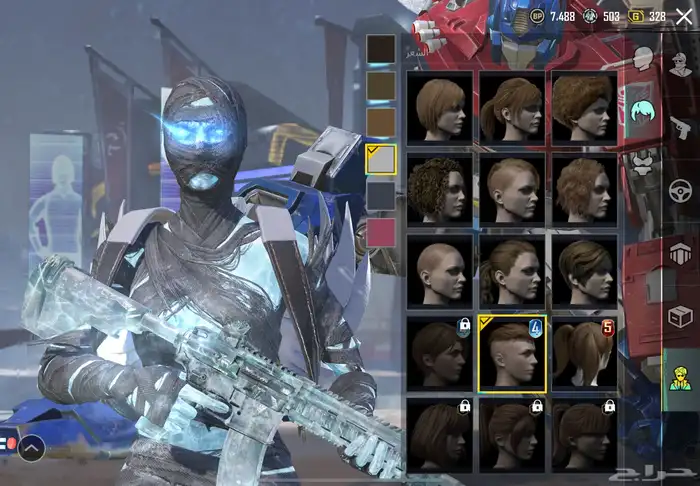Open the vehicle steering wheel tab
700x486 pixels.
pyautogui.click(x=682, y=190)
